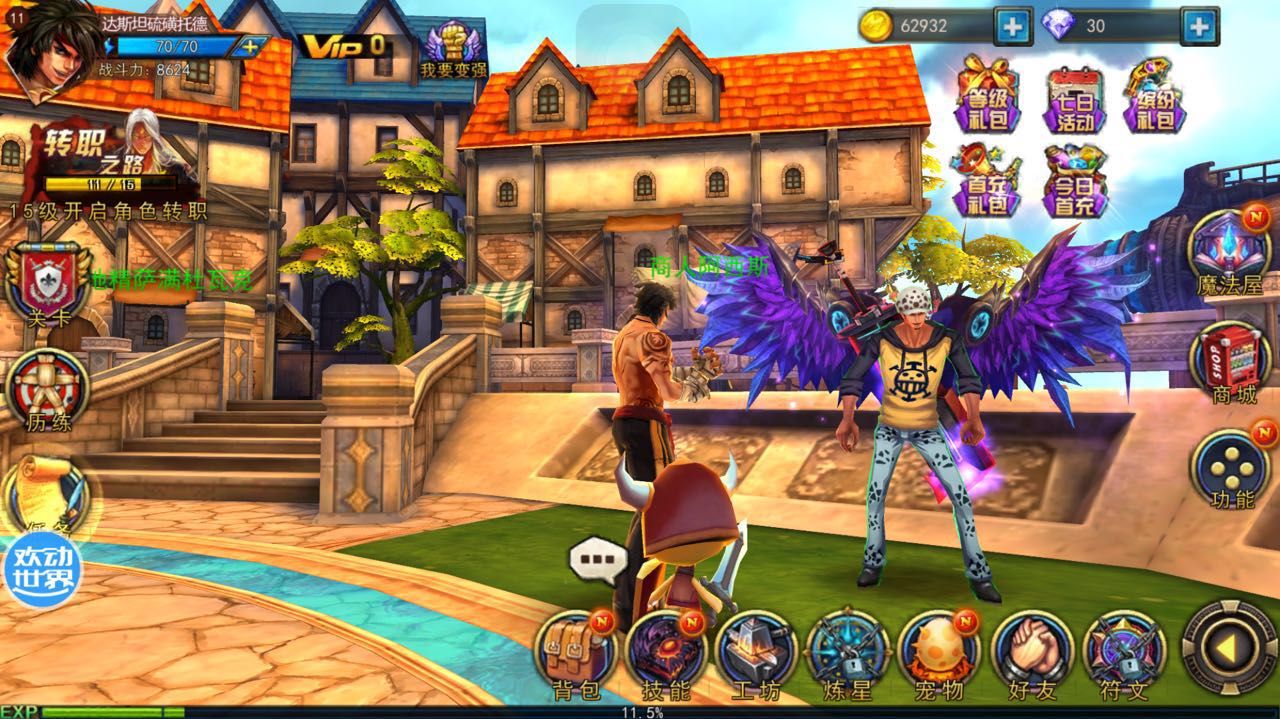Open the VIP 0 badge

(x=343, y=45)
